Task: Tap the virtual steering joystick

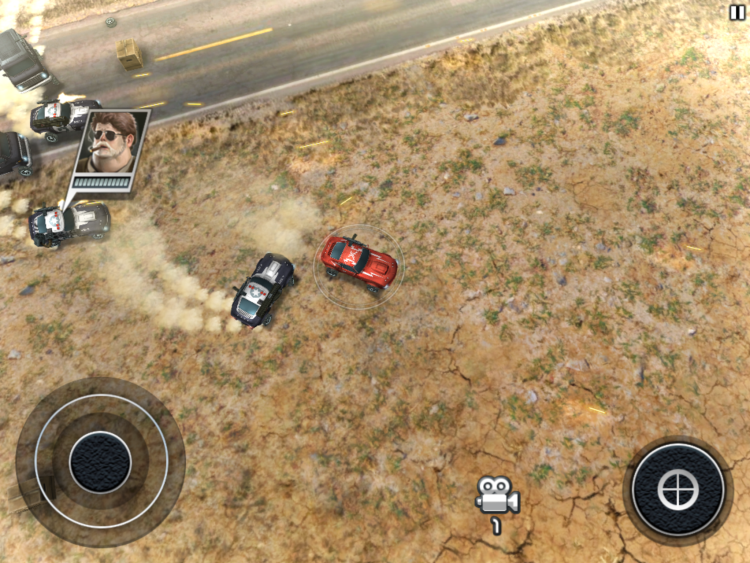Action: coord(100,461)
